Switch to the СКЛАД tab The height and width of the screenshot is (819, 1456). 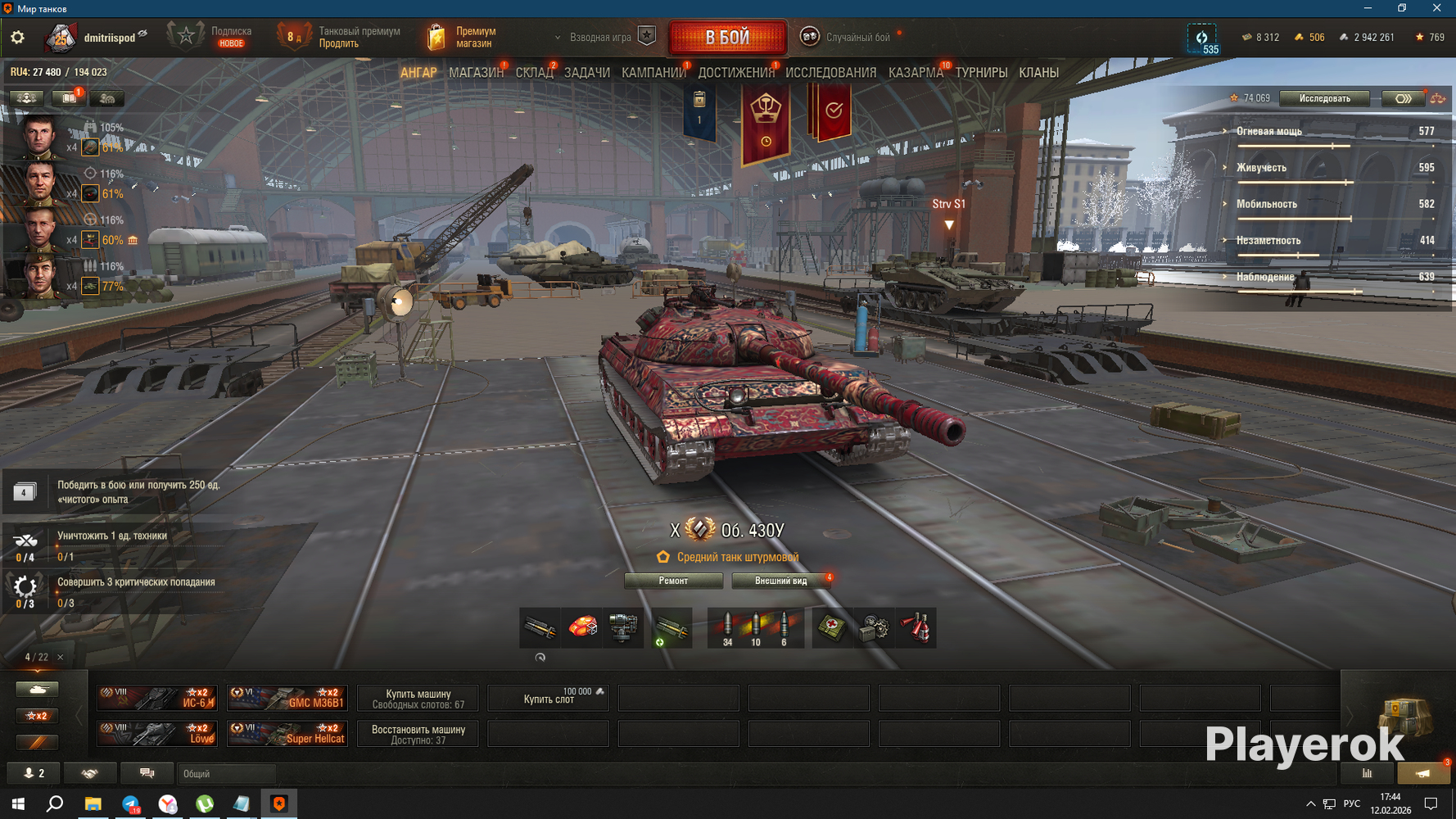(534, 73)
